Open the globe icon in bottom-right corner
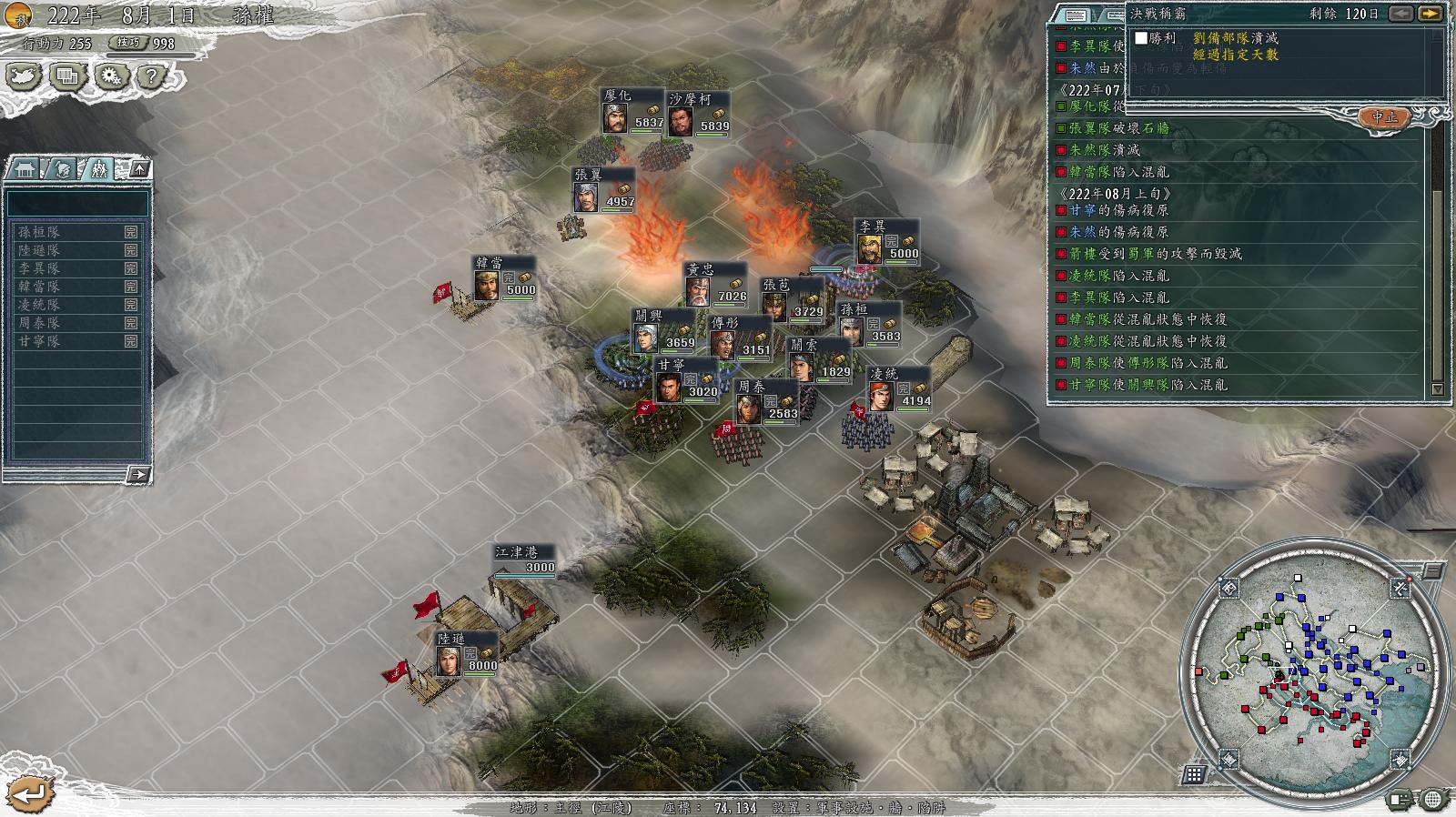Image resolution: width=1456 pixels, height=817 pixels. tap(1433, 800)
